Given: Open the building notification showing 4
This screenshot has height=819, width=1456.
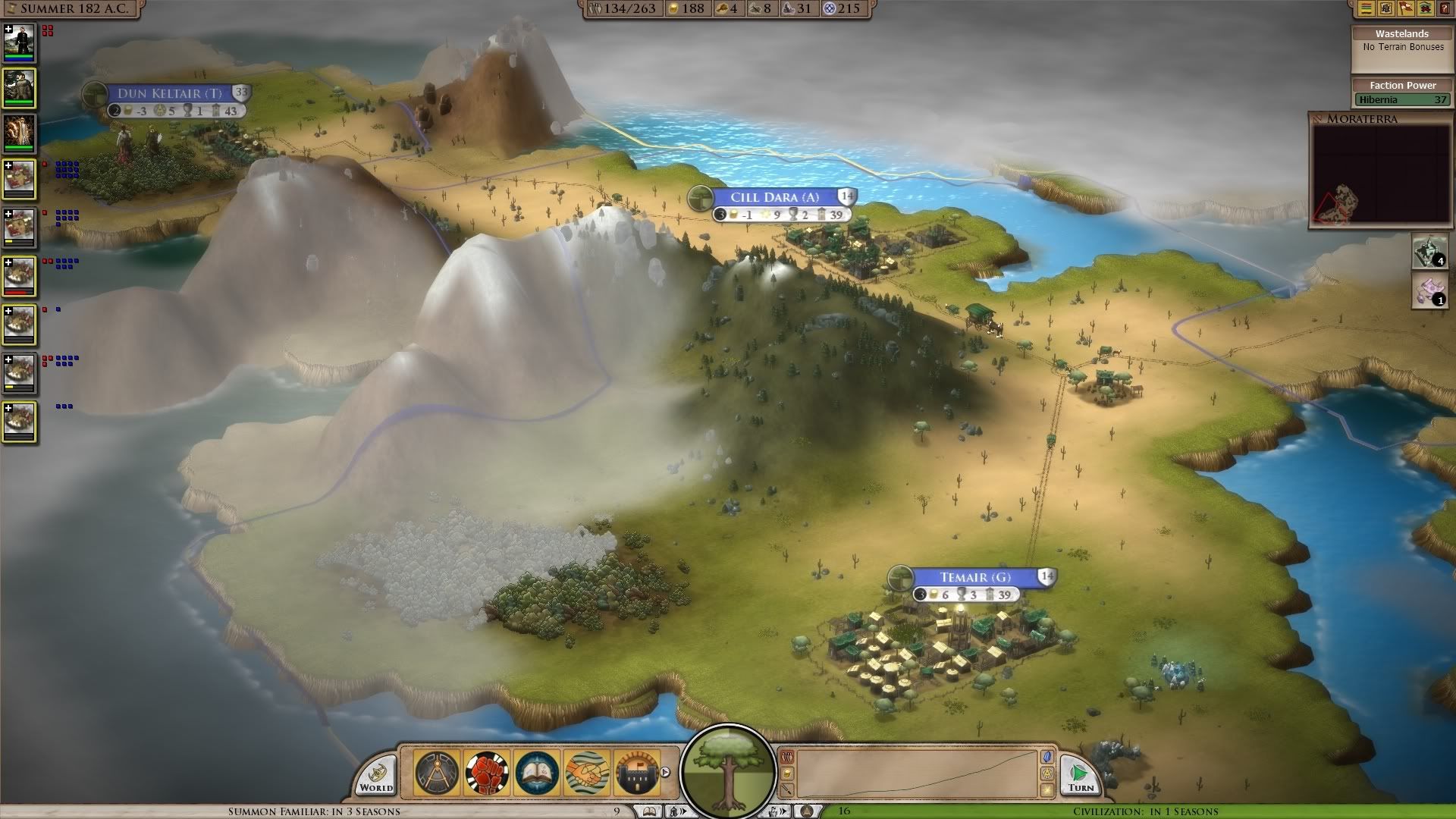Looking at the screenshot, I should click(x=1429, y=252).
